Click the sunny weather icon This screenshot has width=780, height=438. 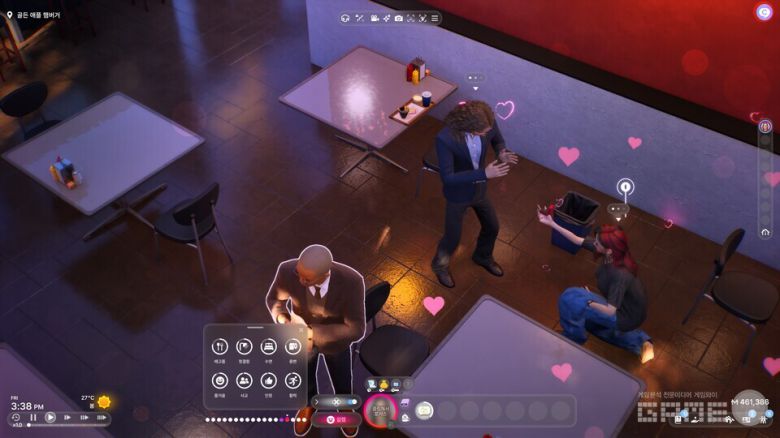104,402
